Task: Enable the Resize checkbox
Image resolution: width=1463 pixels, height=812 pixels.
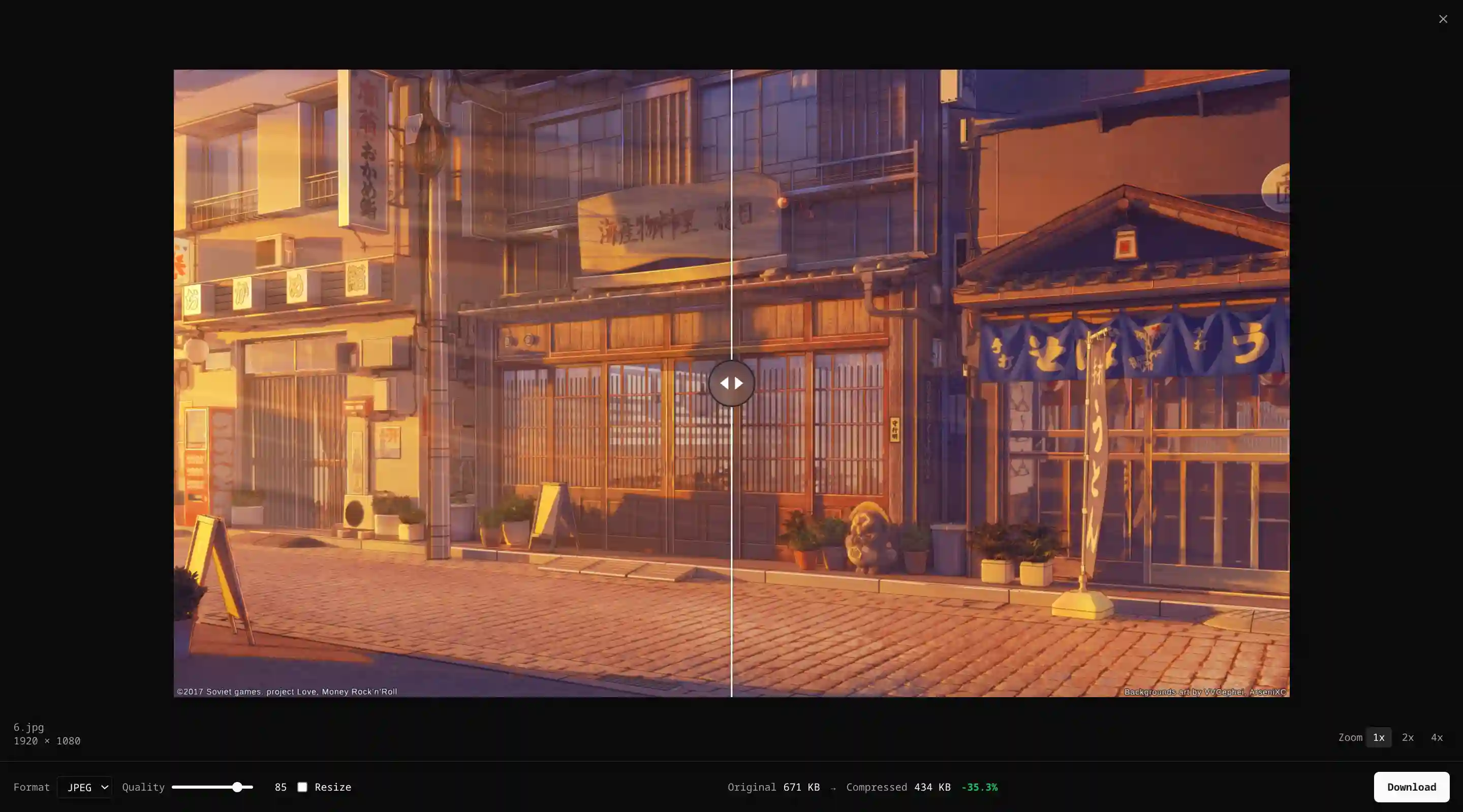Action: pos(302,787)
